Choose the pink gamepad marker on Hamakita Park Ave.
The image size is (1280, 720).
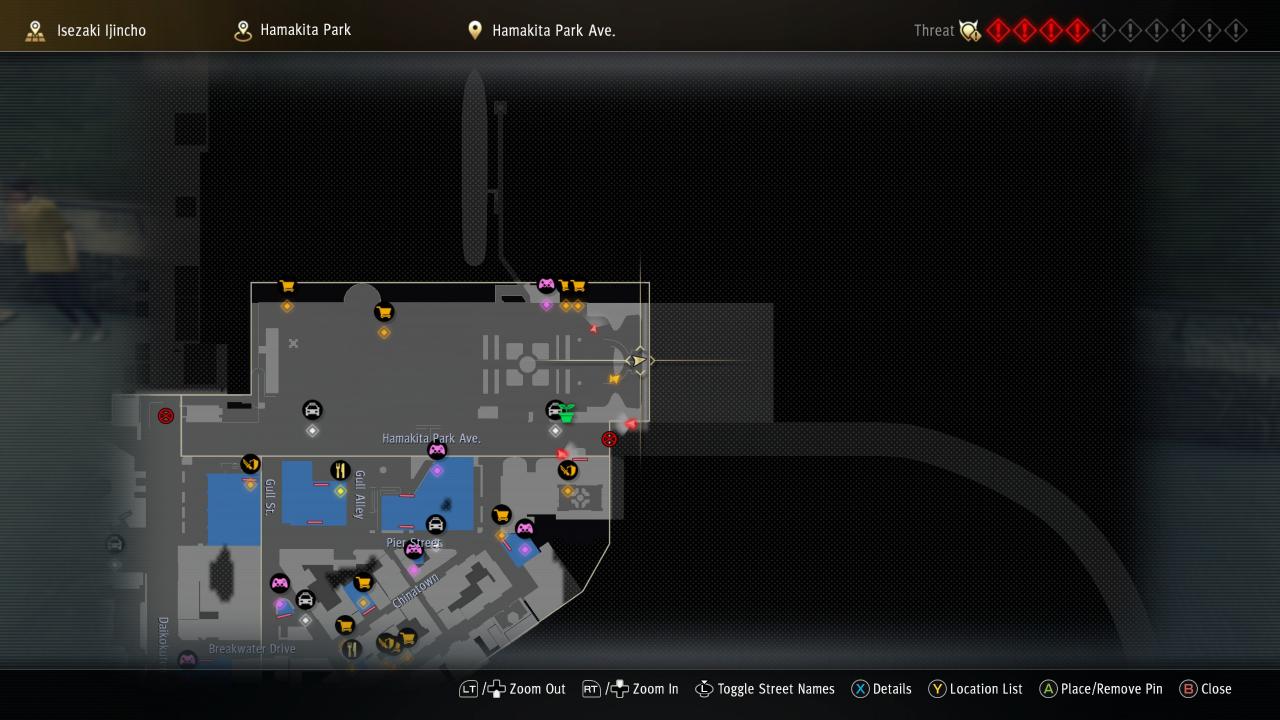(437, 451)
